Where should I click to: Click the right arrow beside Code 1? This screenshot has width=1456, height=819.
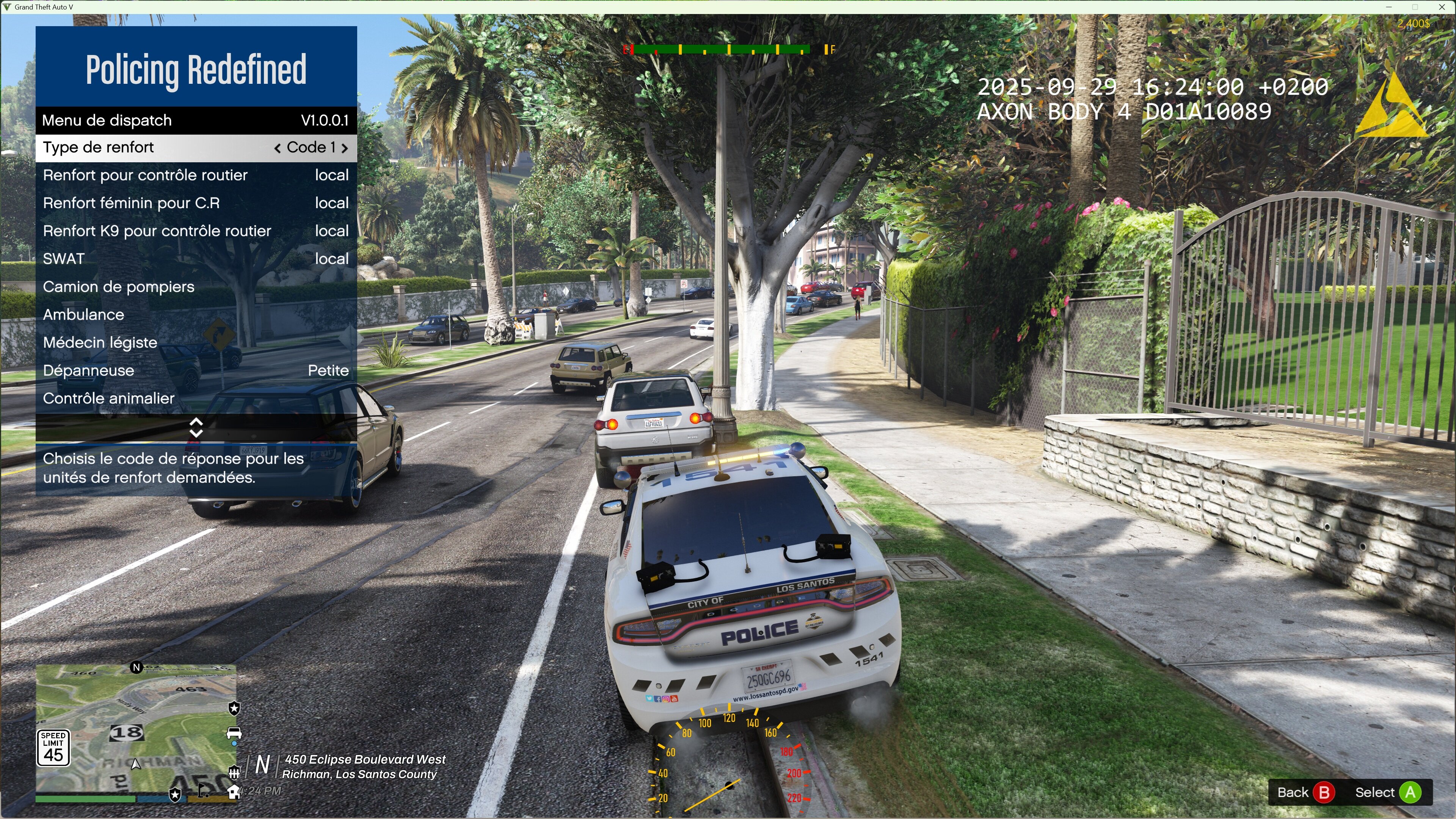click(344, 148)
